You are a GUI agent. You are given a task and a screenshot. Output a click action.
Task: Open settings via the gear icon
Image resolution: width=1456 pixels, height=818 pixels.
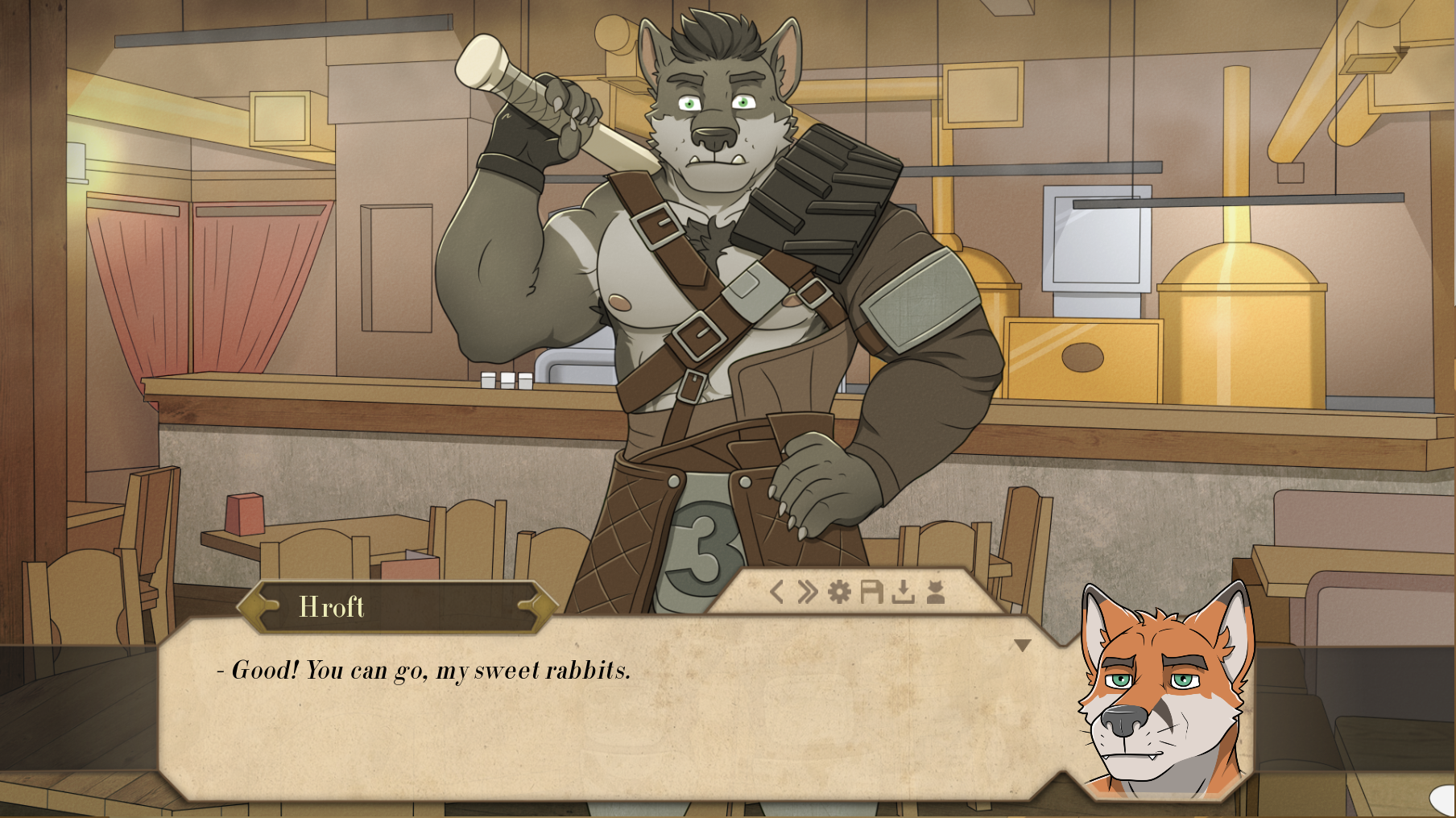[839, 593]
